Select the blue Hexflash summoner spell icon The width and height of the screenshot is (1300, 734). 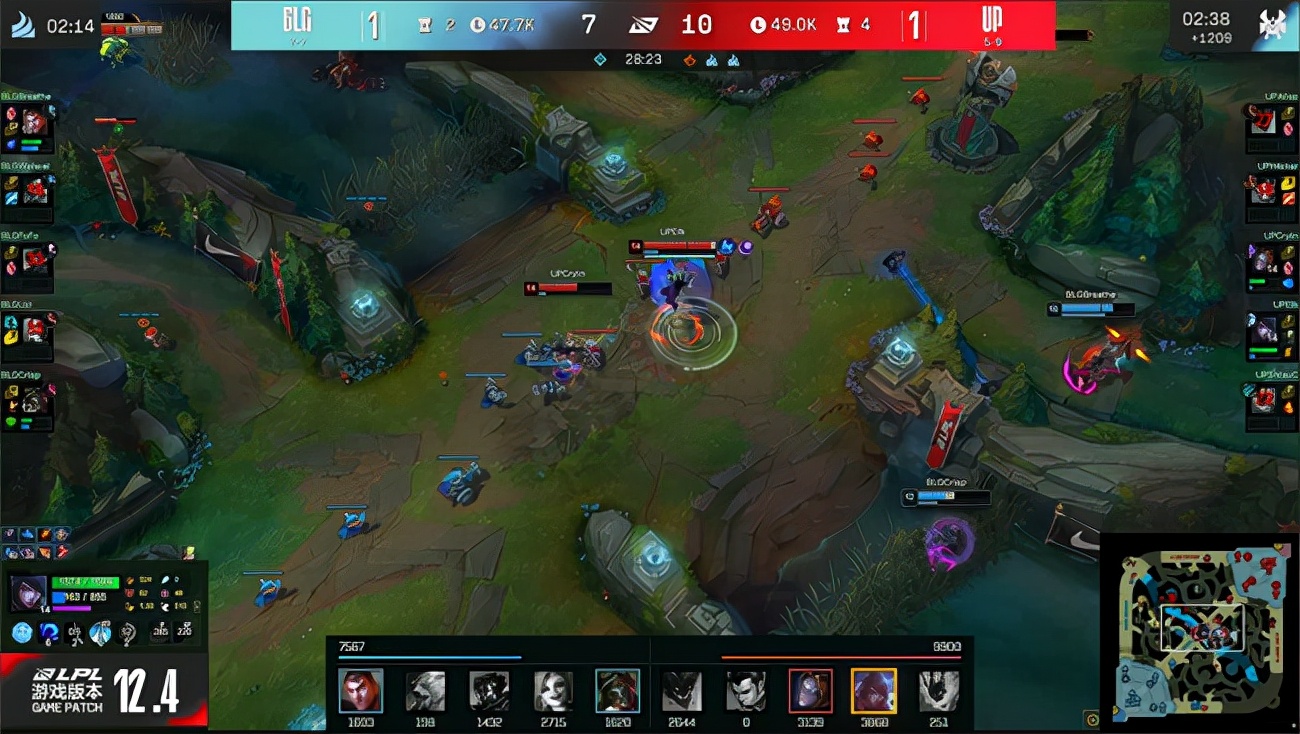(x=48, y=631)
